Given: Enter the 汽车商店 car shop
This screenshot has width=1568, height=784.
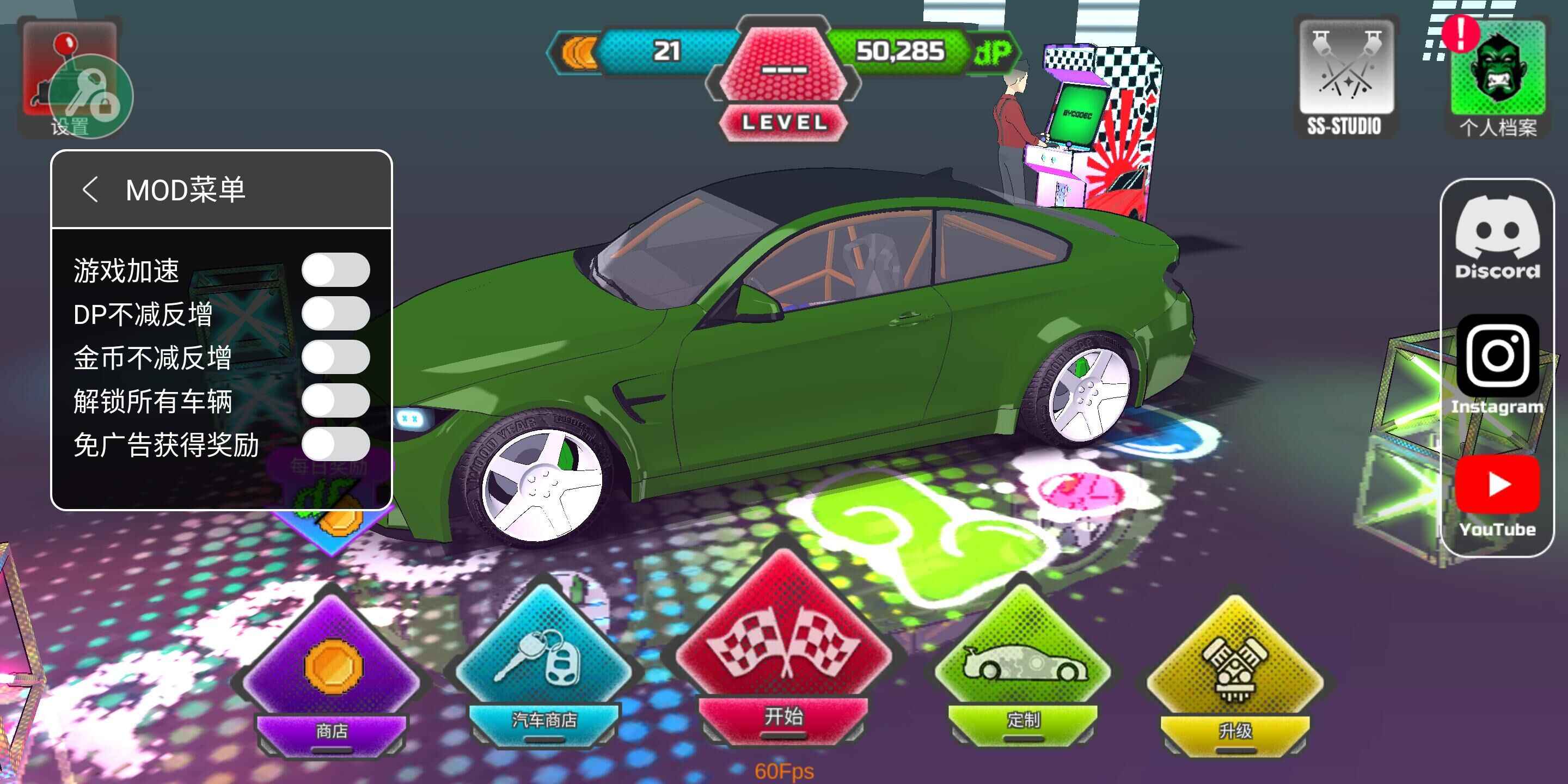Looking at the screenshot, I should click(543, 670).
